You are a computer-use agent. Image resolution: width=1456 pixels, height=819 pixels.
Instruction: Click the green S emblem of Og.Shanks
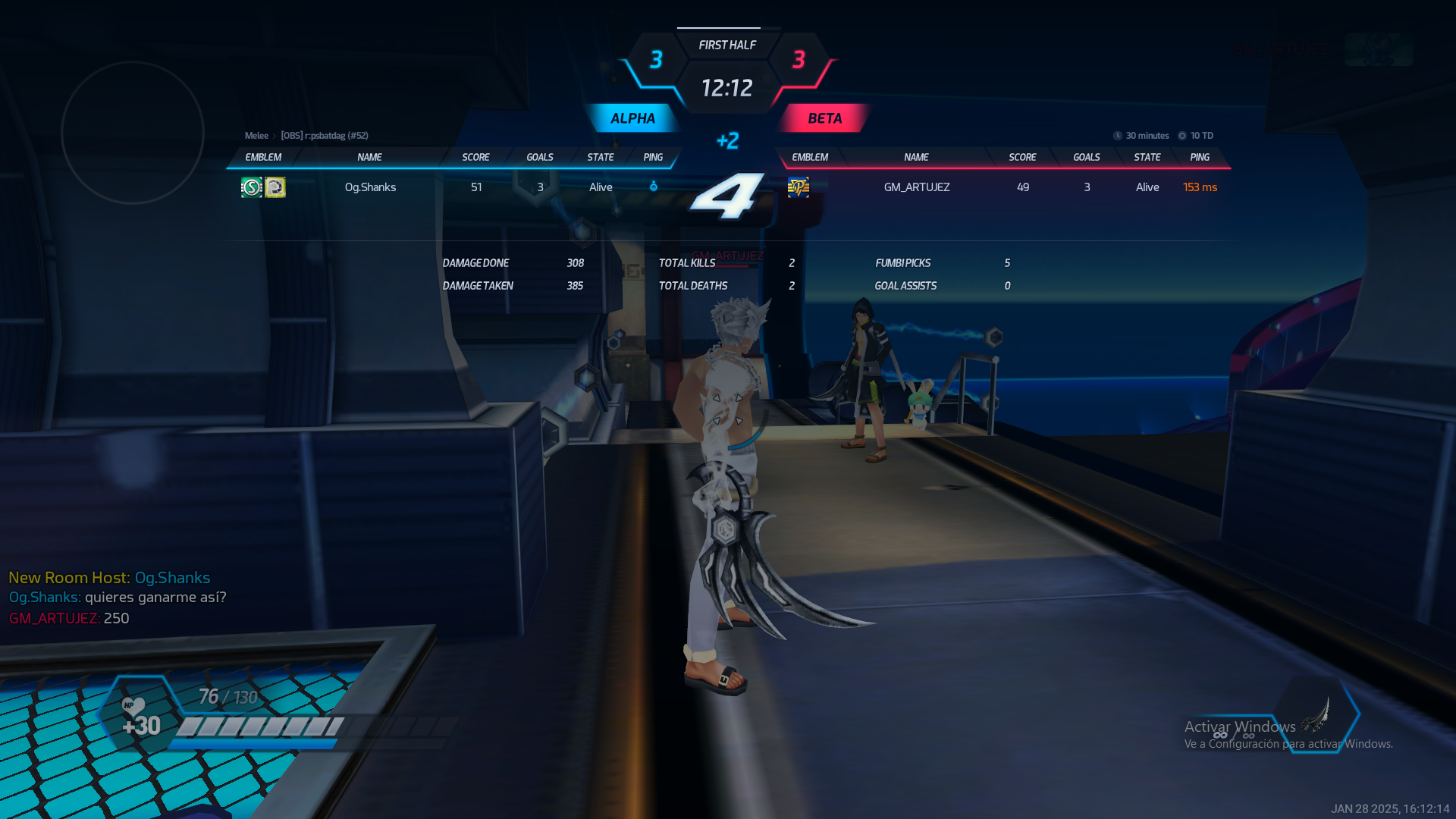pyautogui.click(x=251, y=187)
